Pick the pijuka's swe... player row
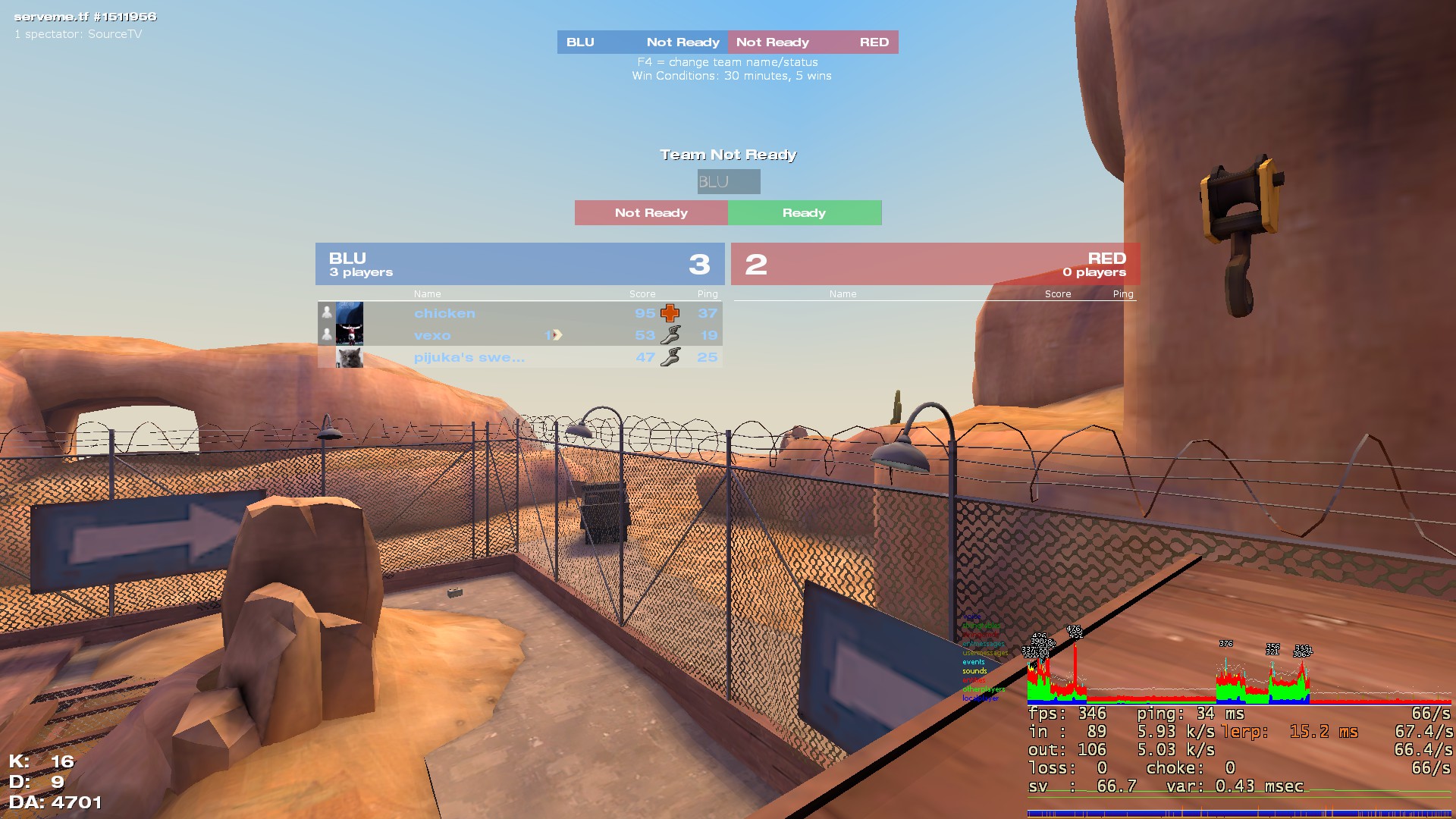 [469, 357]
